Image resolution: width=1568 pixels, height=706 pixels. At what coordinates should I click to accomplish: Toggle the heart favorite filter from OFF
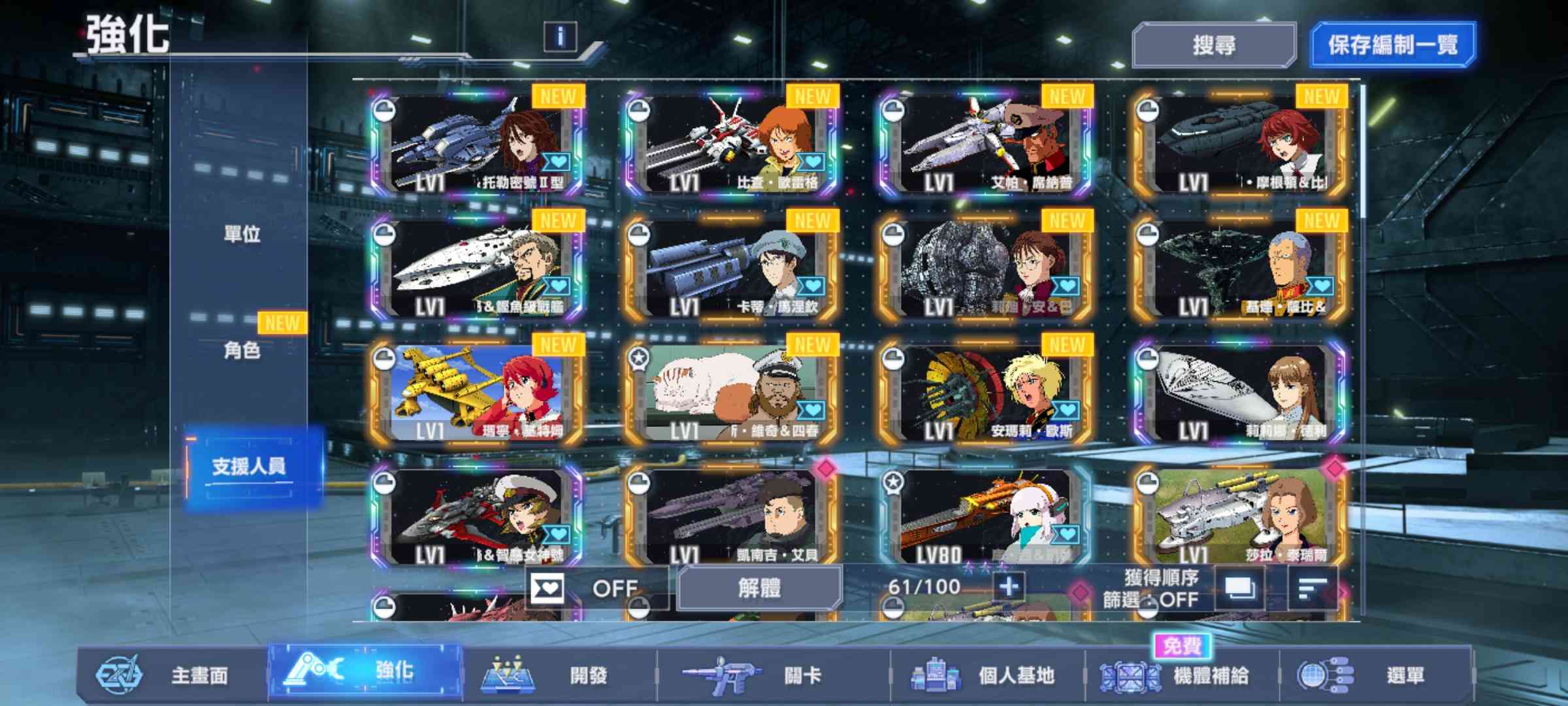click(x=546, y=588)
